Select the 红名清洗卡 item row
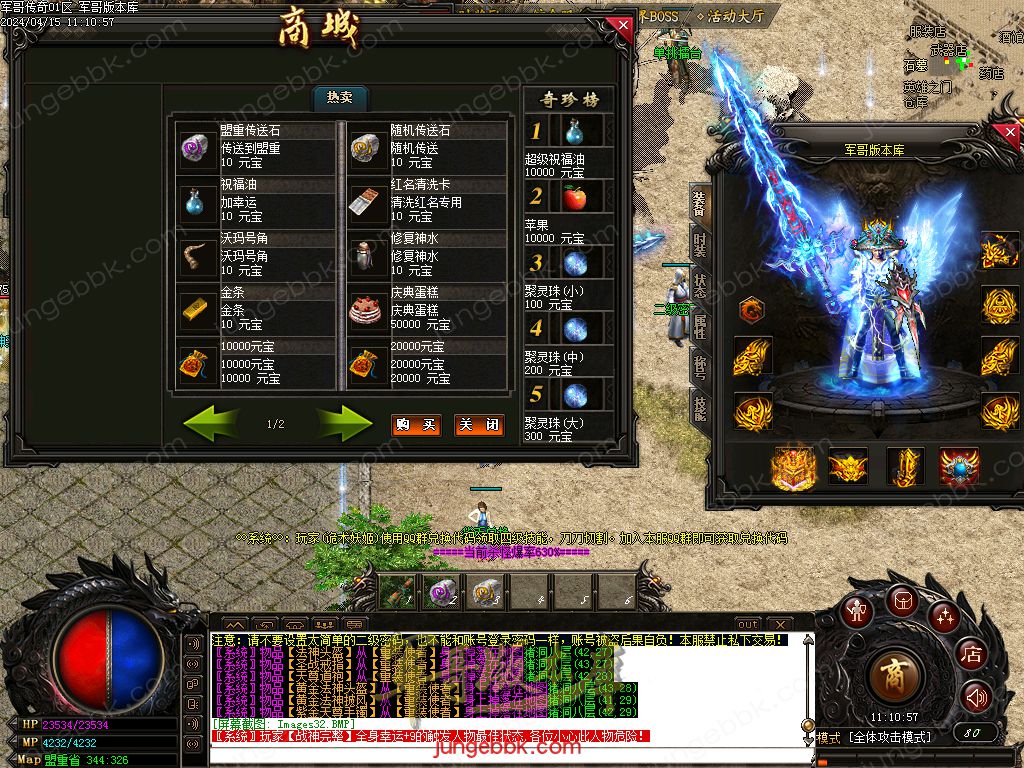Screen dimensions: 1024x768 [426, 201]
